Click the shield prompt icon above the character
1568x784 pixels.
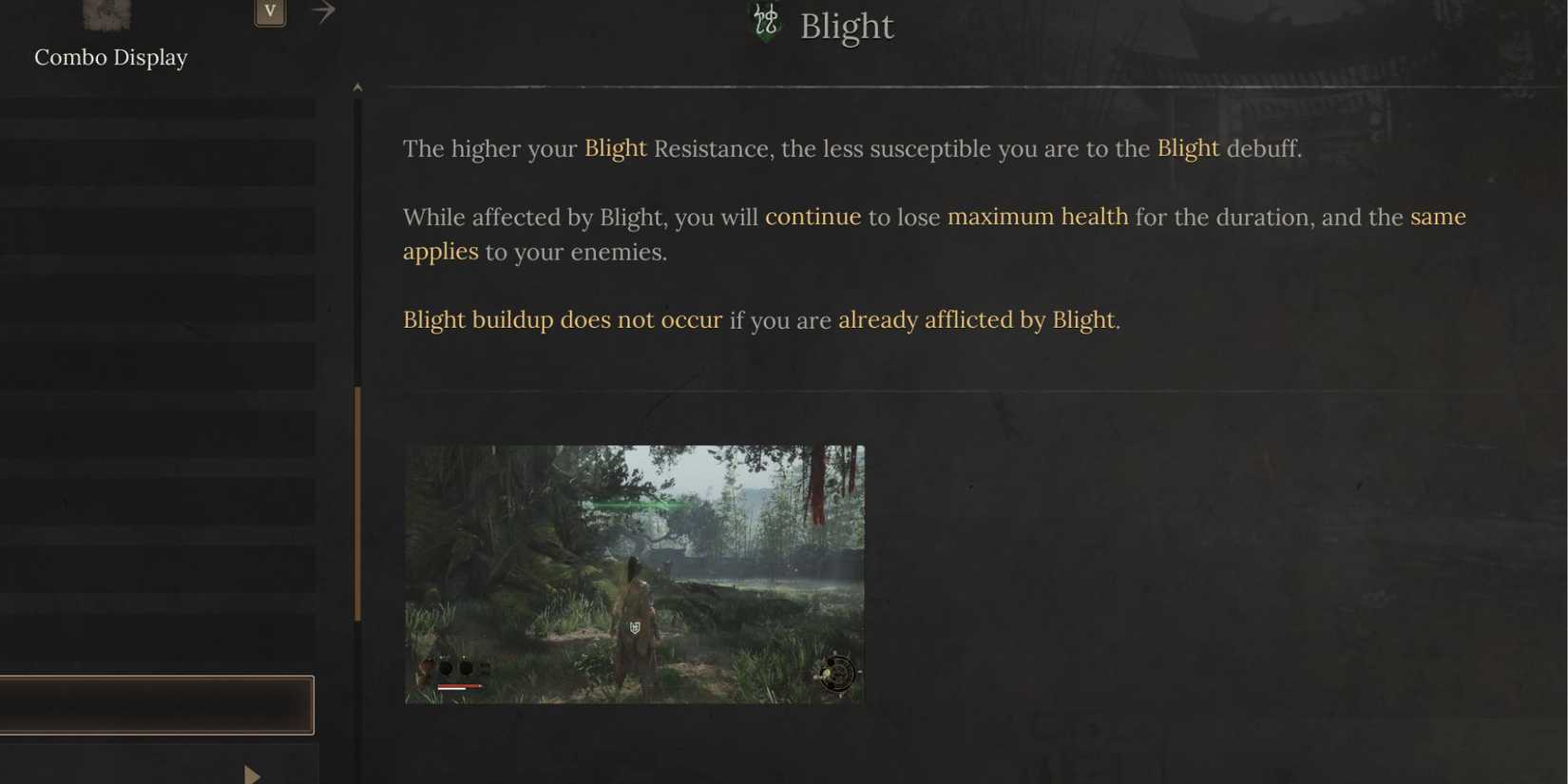point(634,627)
